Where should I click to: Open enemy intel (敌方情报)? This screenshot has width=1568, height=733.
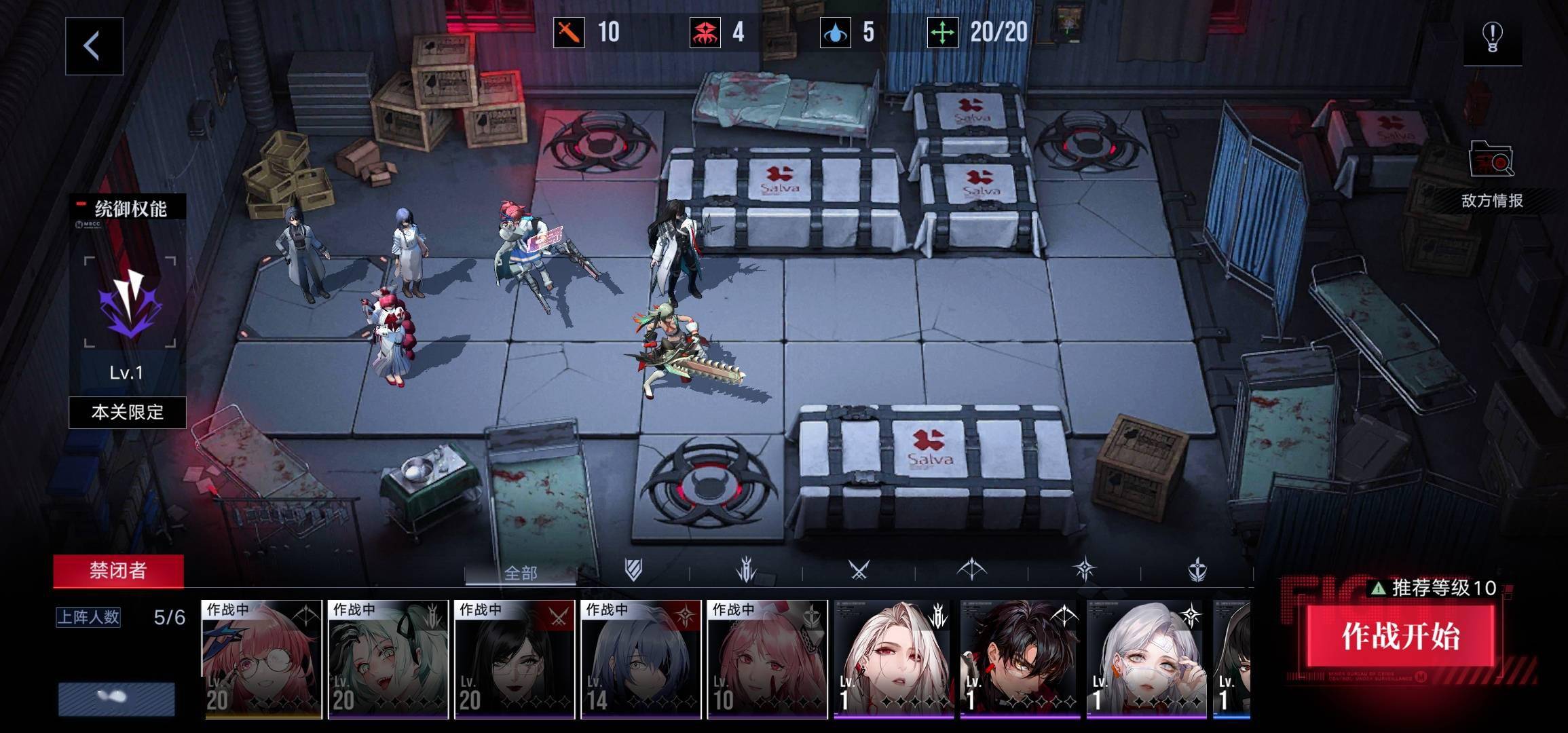[x=1491, y=174]
